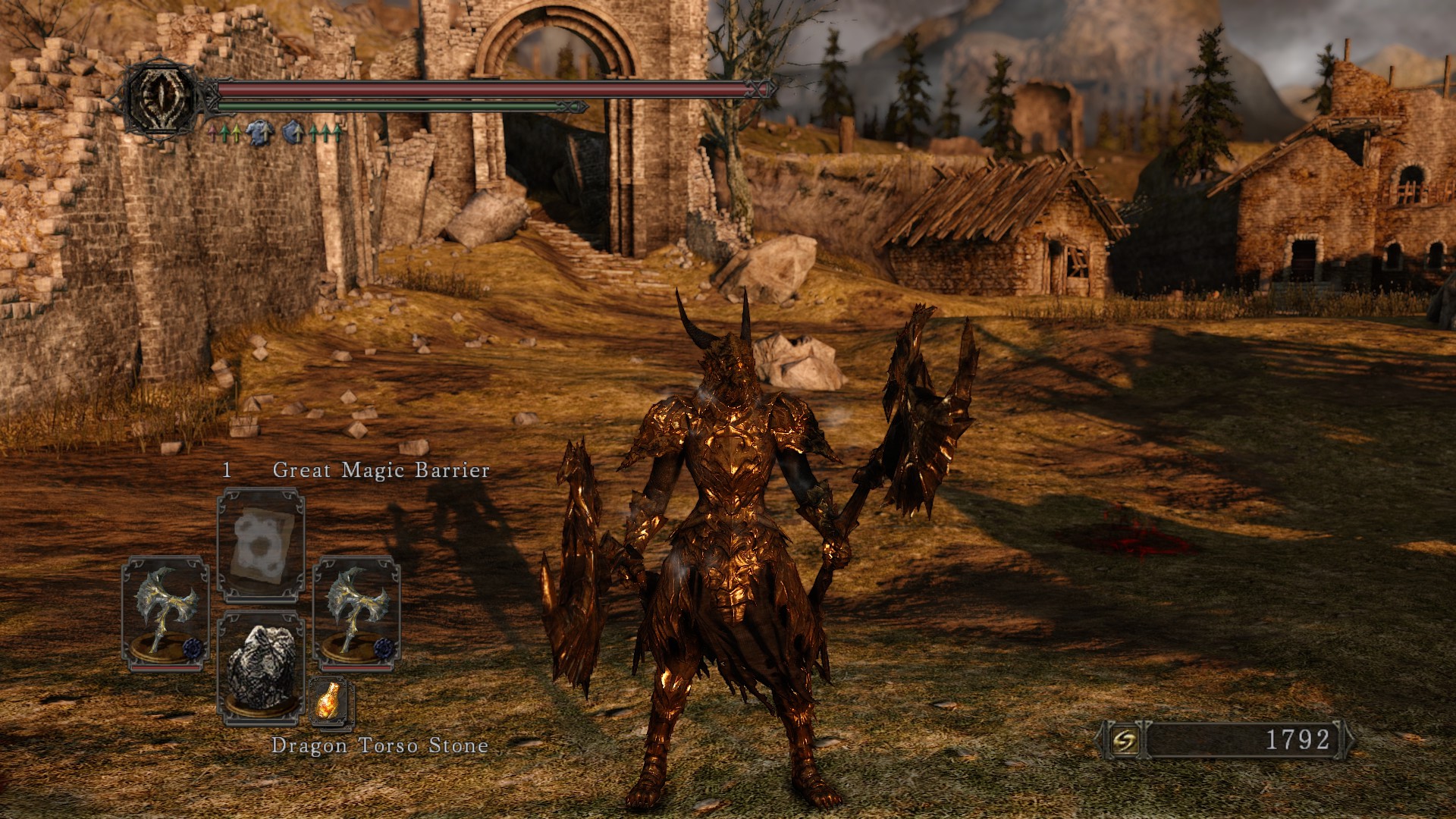Select the left-hand axe weapon slot

[x=165, y=613]
